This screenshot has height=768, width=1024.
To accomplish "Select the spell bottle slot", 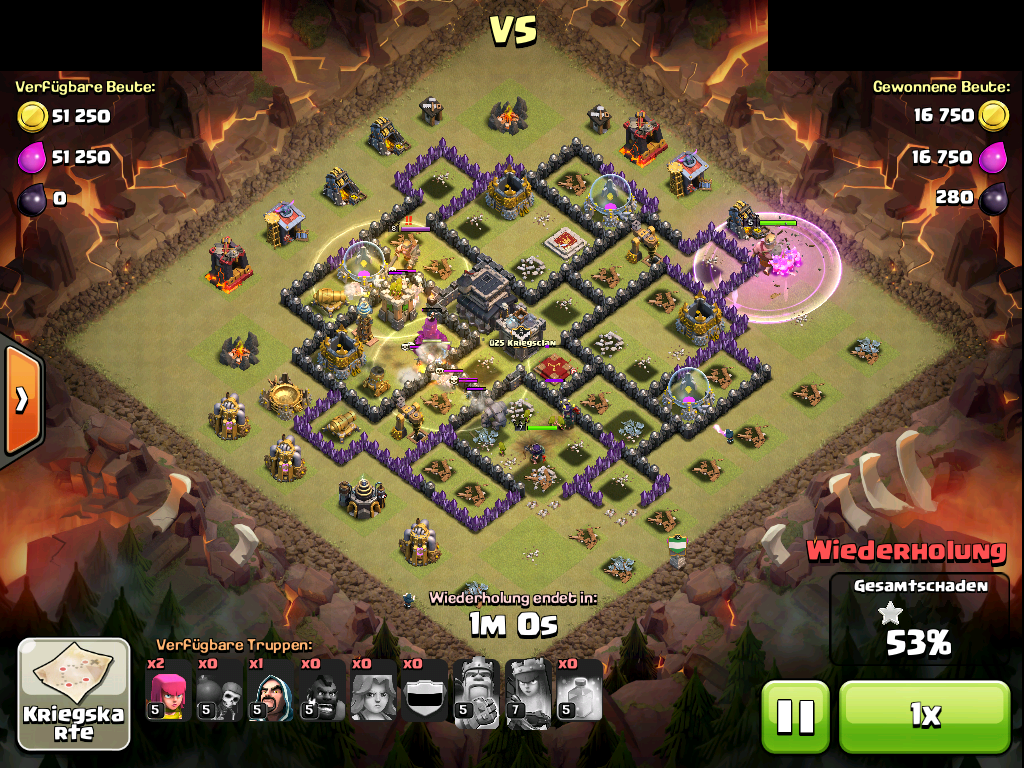I will pos(578,690).
